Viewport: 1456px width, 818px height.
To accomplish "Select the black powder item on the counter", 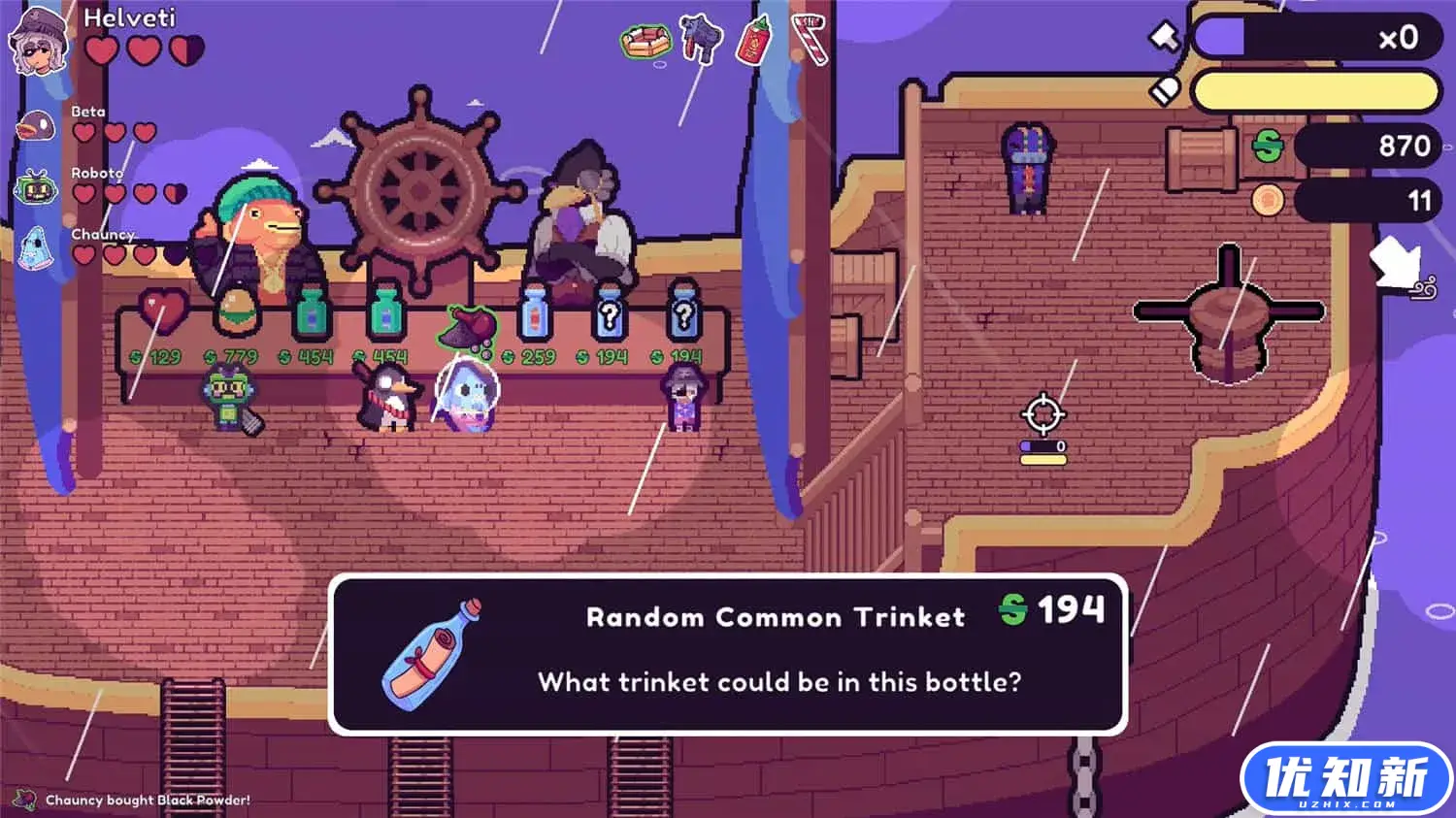I will [467, 326].
